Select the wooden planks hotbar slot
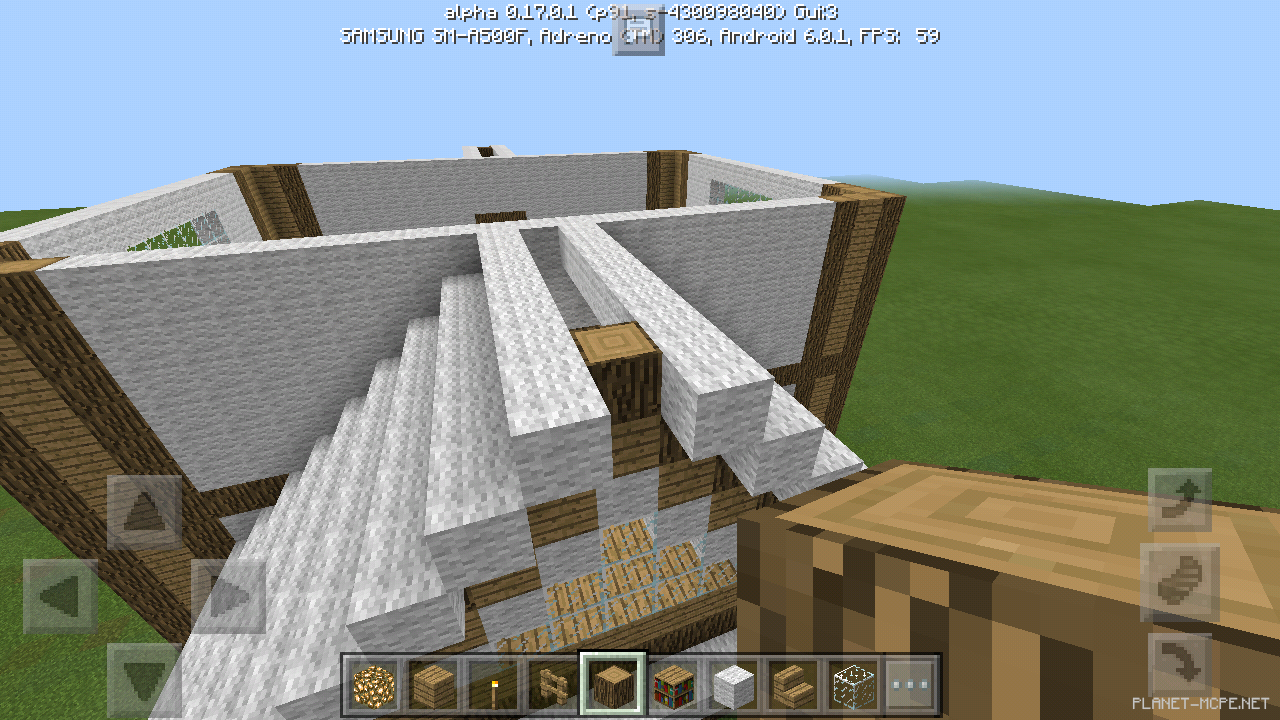 tap(432, 682)
